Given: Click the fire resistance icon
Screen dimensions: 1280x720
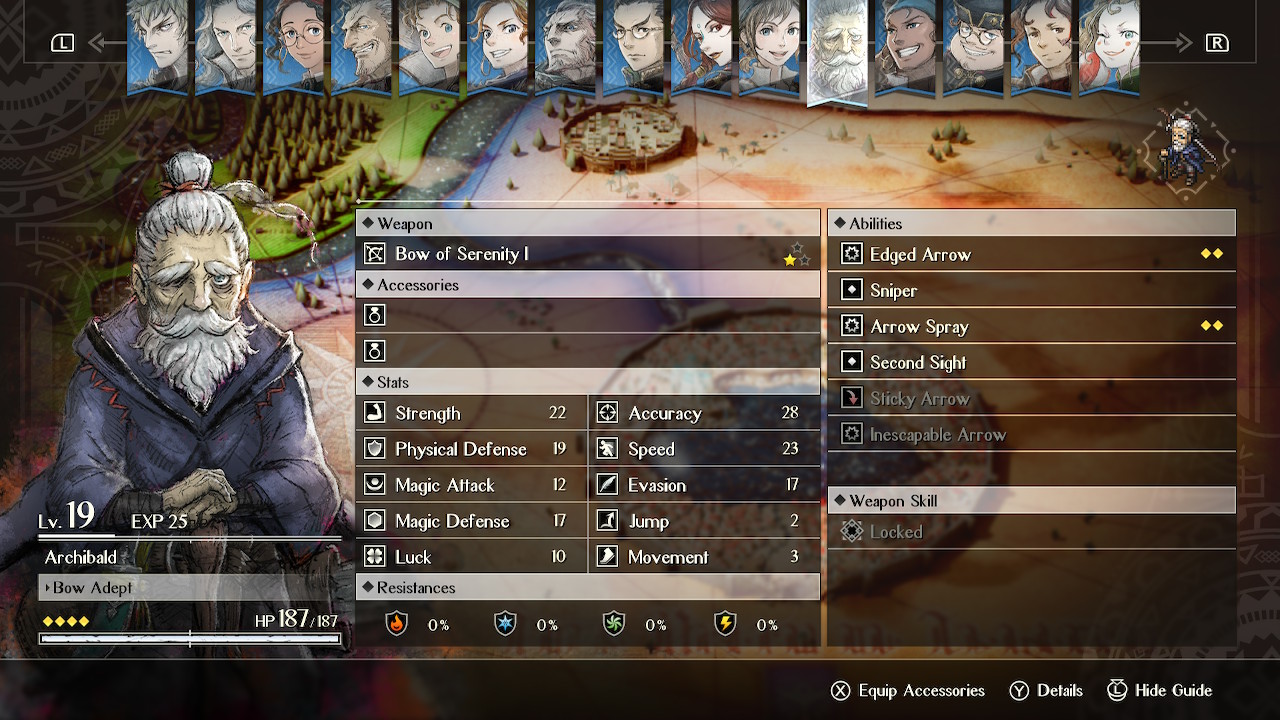Looking at the screenshot, I should coord(397,624).
